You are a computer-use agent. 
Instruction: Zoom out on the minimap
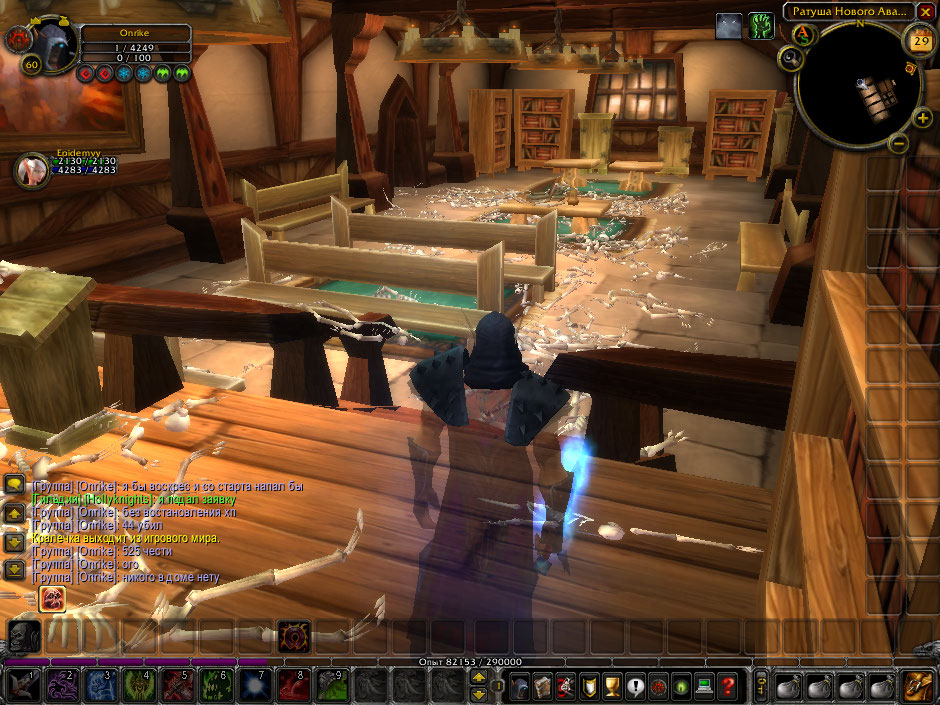click(x=898, y=143)
